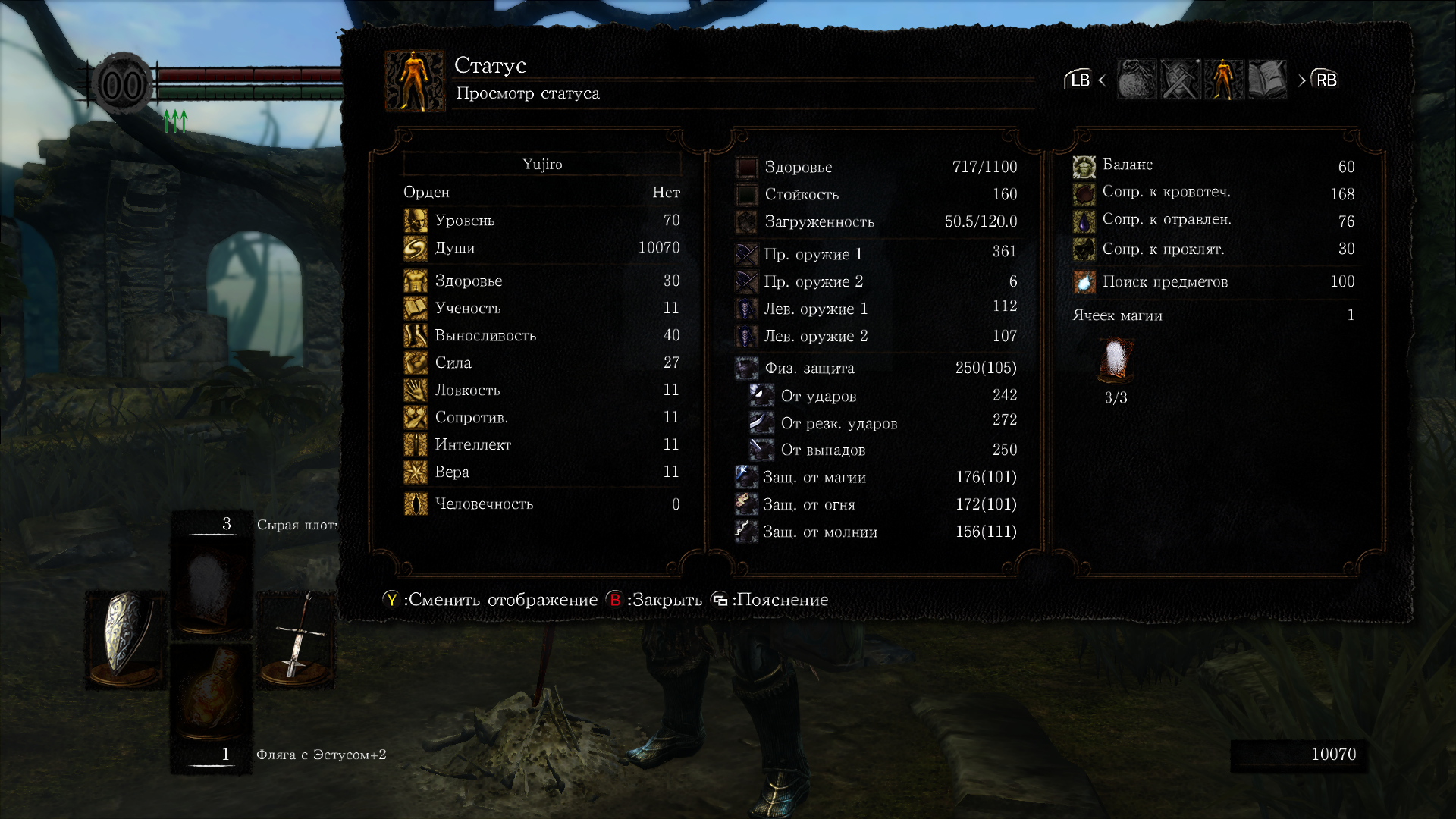1456x819 pixels.
Task: Select the Человечность row
Action: pyautogui.click(x=541, y=504)
